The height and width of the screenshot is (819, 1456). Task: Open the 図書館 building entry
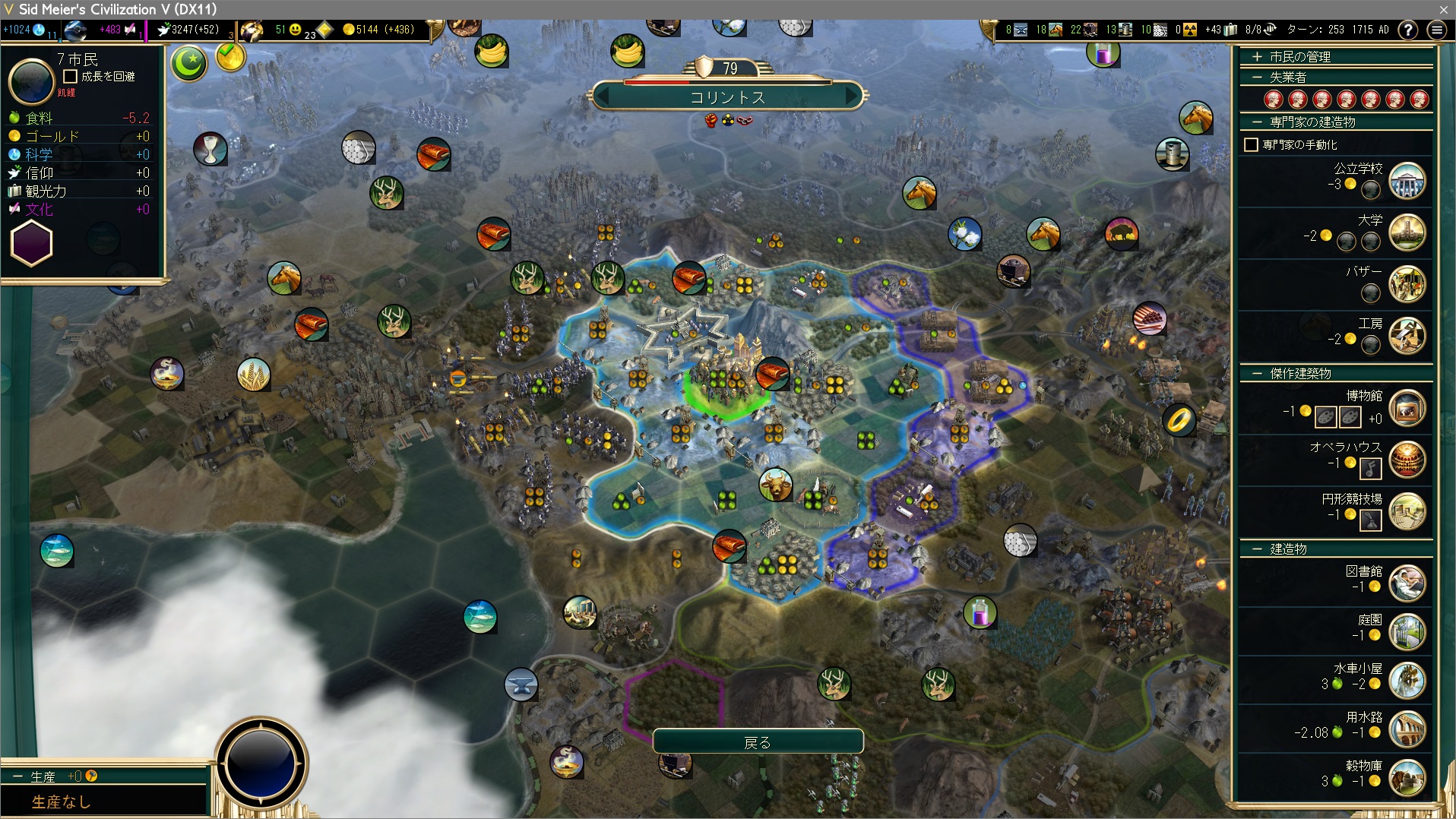tap(1407, 583)
